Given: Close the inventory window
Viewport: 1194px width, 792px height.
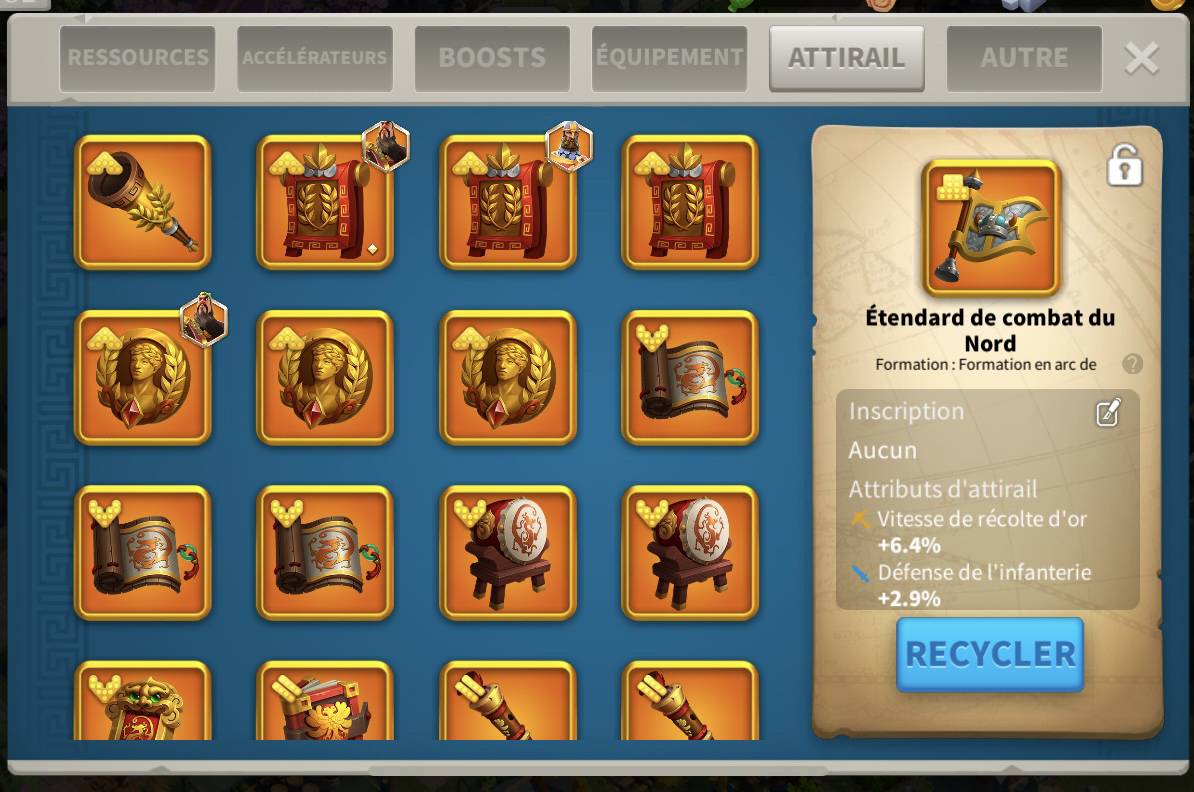Looking at the screenshot, I should (x=1141, y=58).
